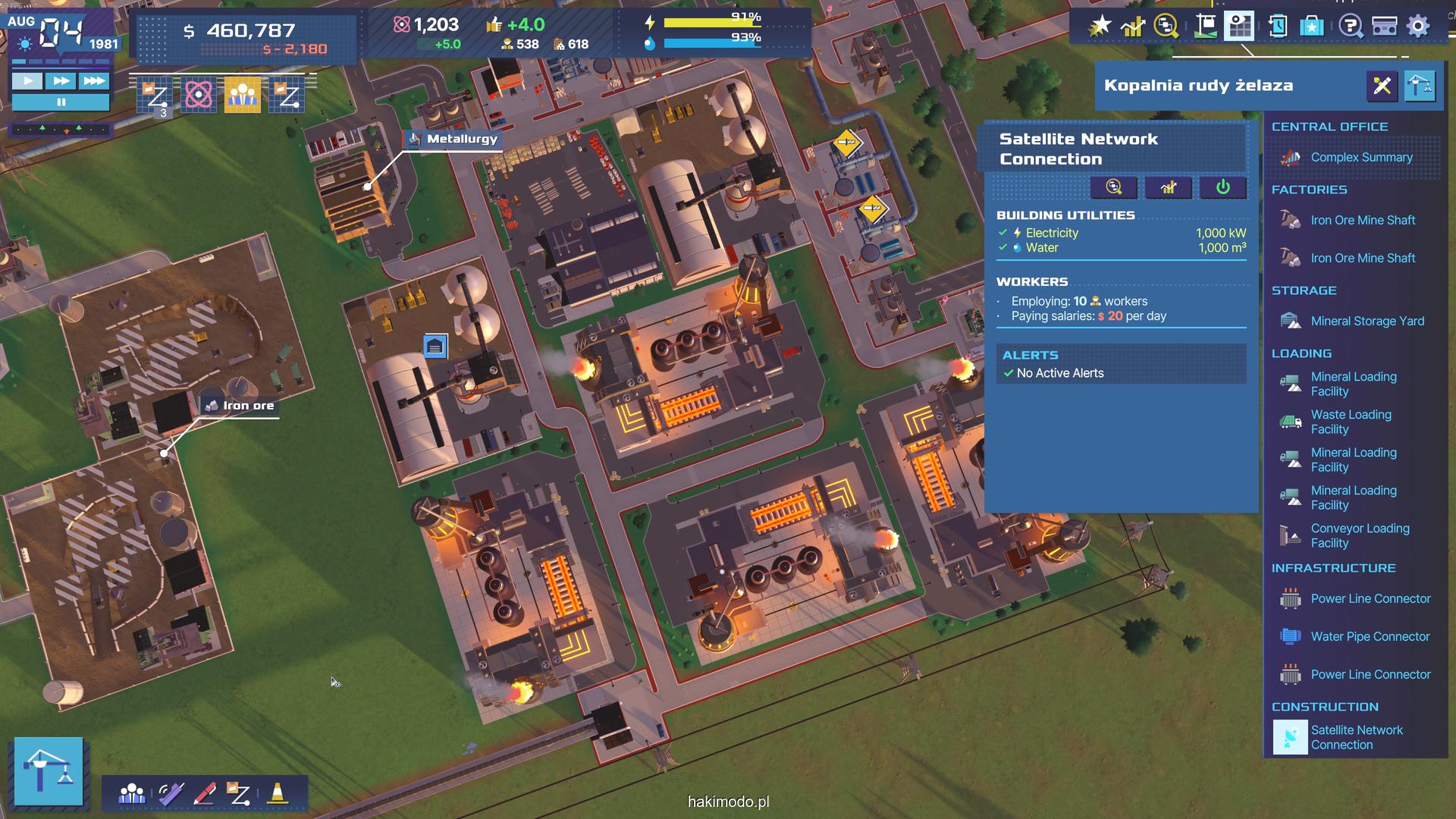This screenshot has height=819, width=1456.
Task: Choose Satellite Network Connection under Construction
Action: 1356,738
